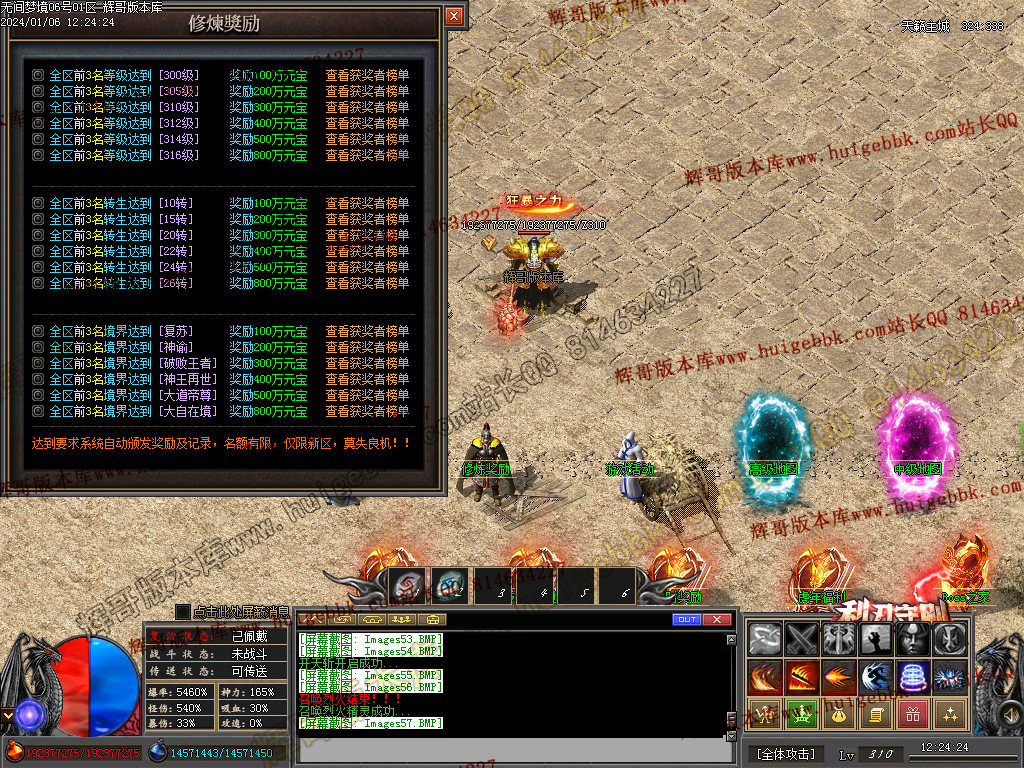
Task: View winners list for the 复苏 realm reward
Action: (367, 331)
